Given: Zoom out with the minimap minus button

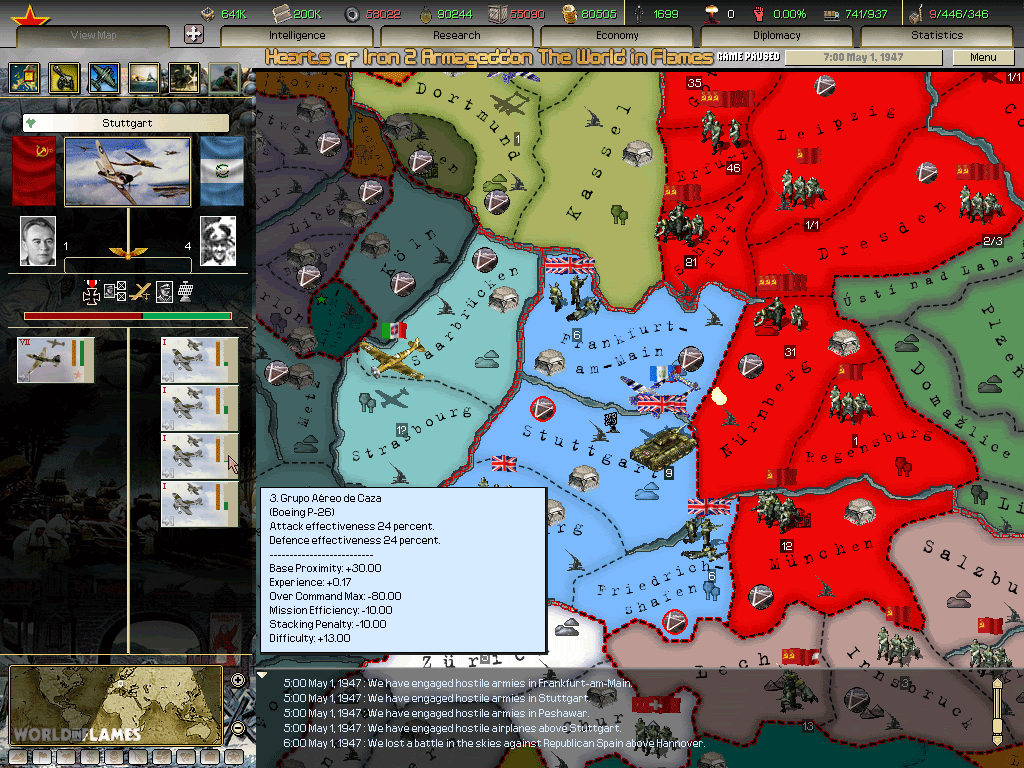Looking at the screenshot, I should pyautogui.click(x=238, y=729).
